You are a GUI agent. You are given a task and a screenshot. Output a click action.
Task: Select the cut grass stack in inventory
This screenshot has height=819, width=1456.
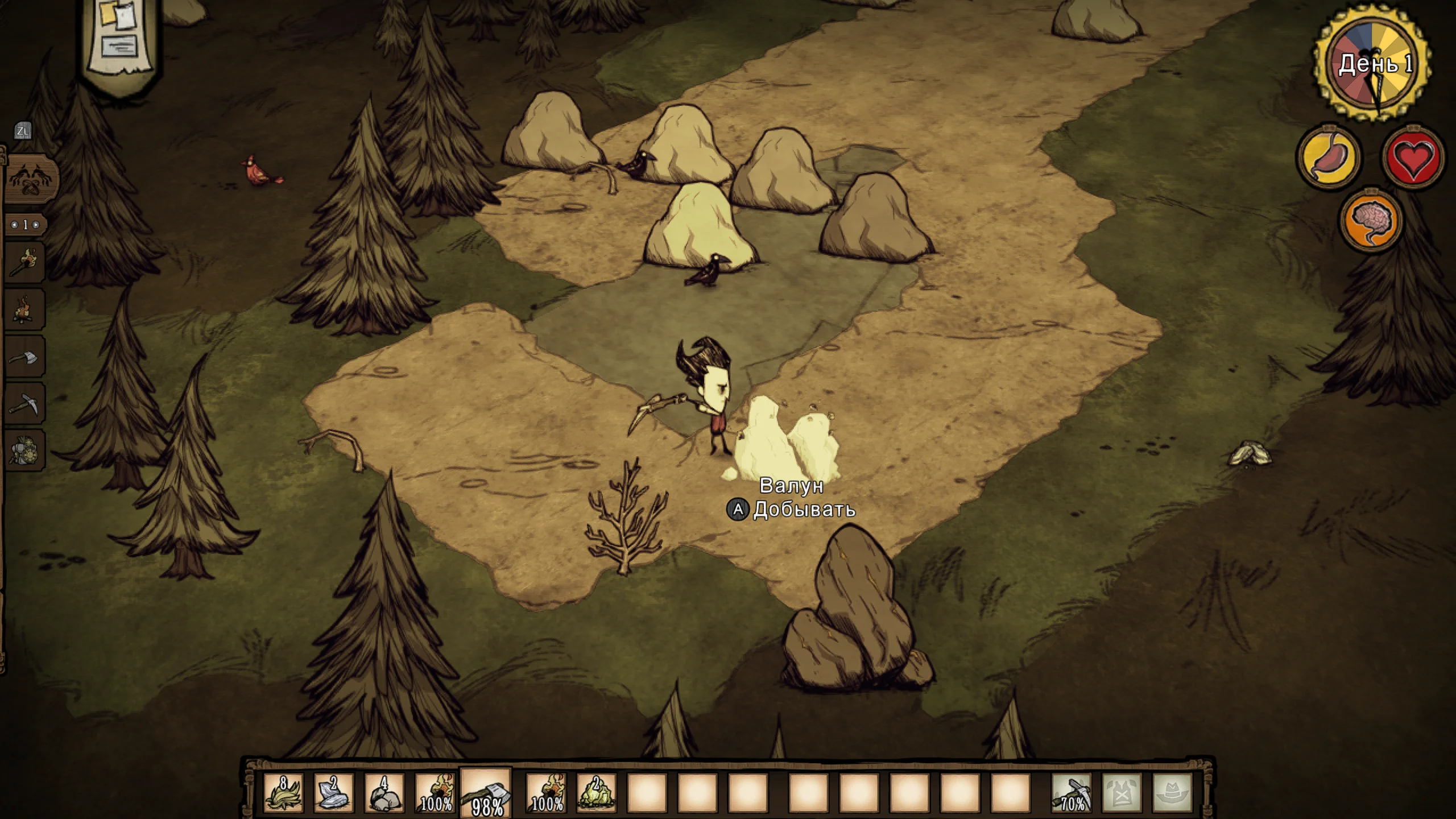[283, 792]
